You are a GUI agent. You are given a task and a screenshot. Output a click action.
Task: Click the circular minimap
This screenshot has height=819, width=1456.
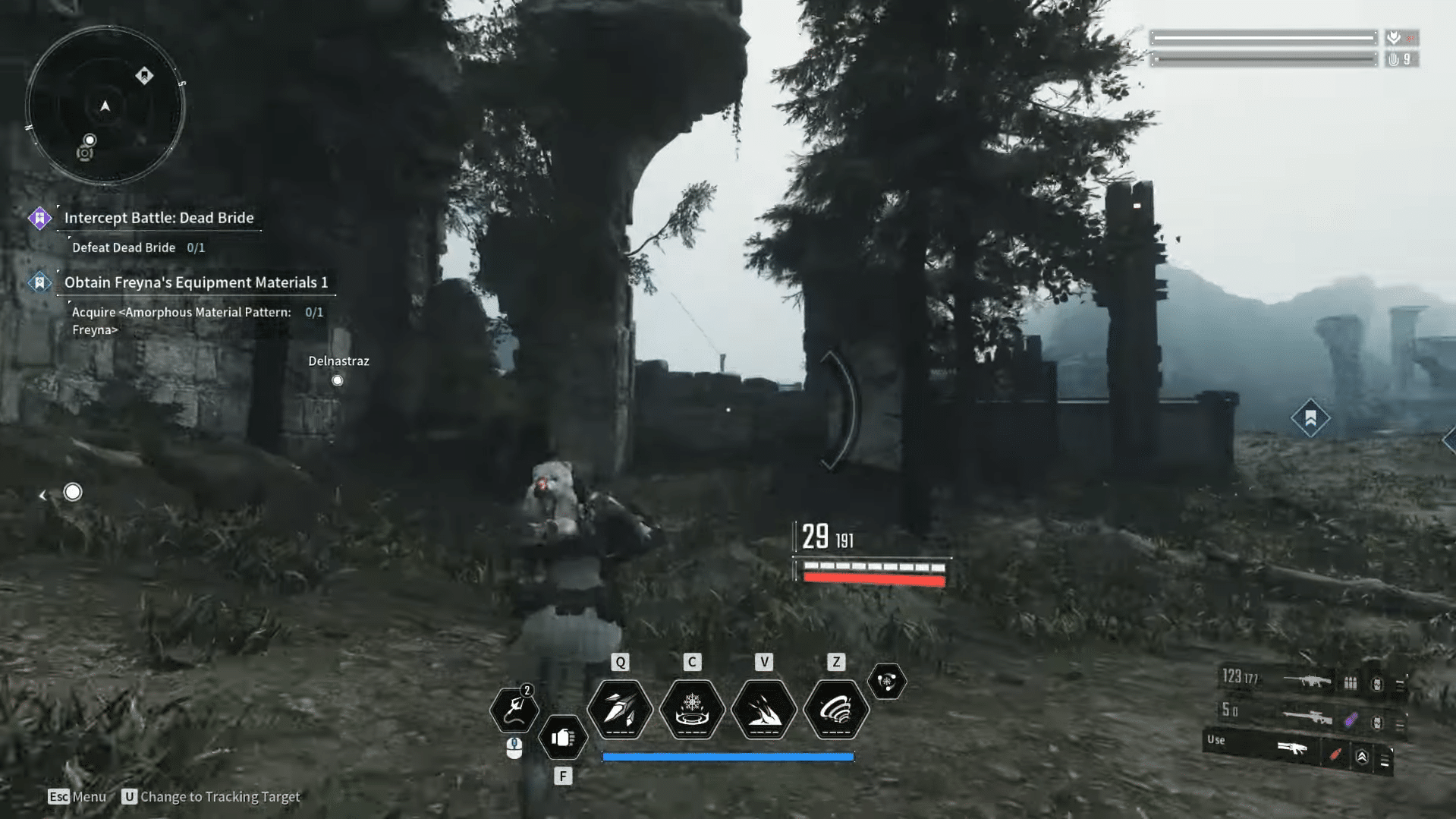105,106
